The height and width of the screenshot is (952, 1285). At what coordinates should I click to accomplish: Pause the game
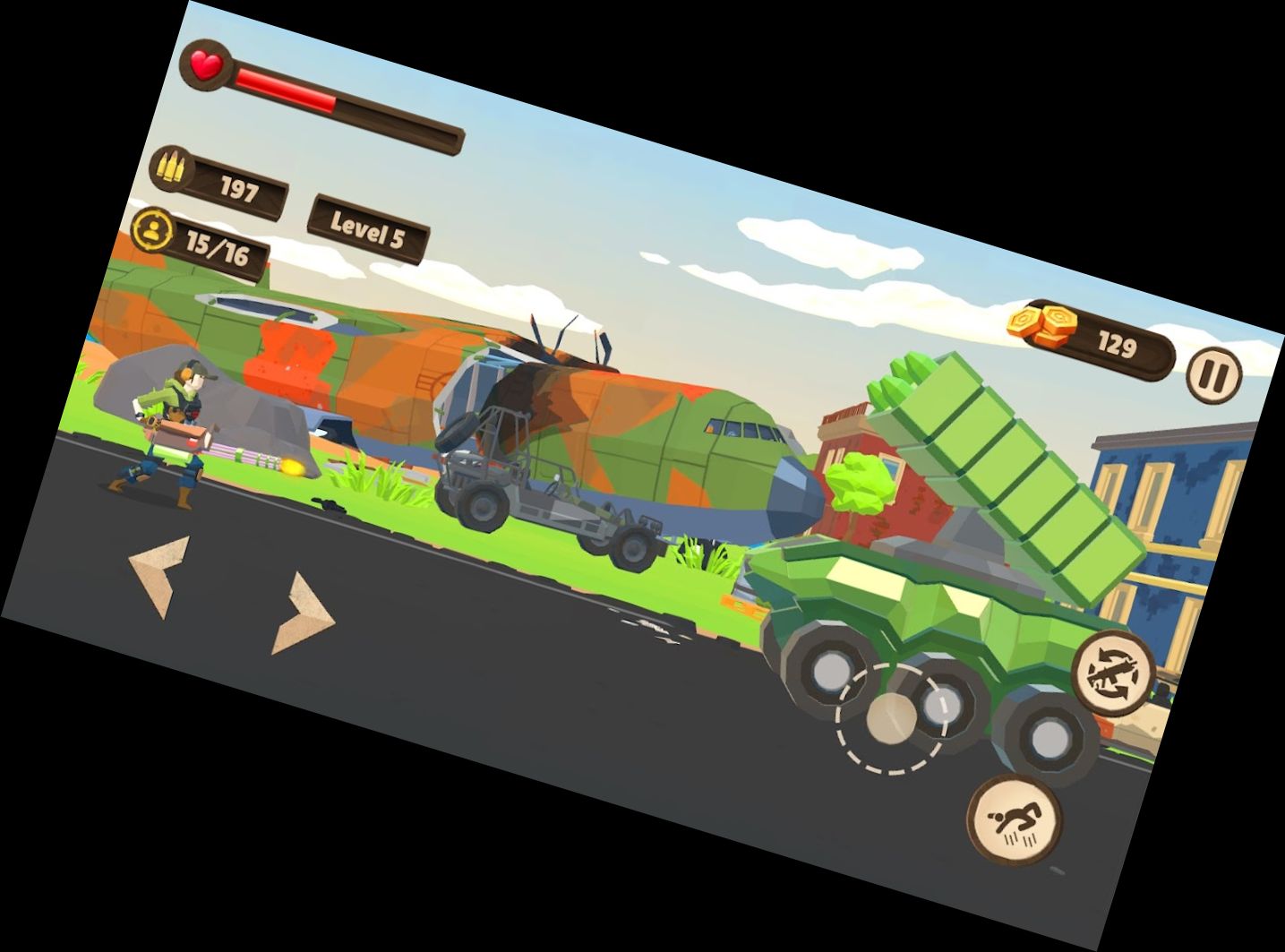coord(1214,374)
